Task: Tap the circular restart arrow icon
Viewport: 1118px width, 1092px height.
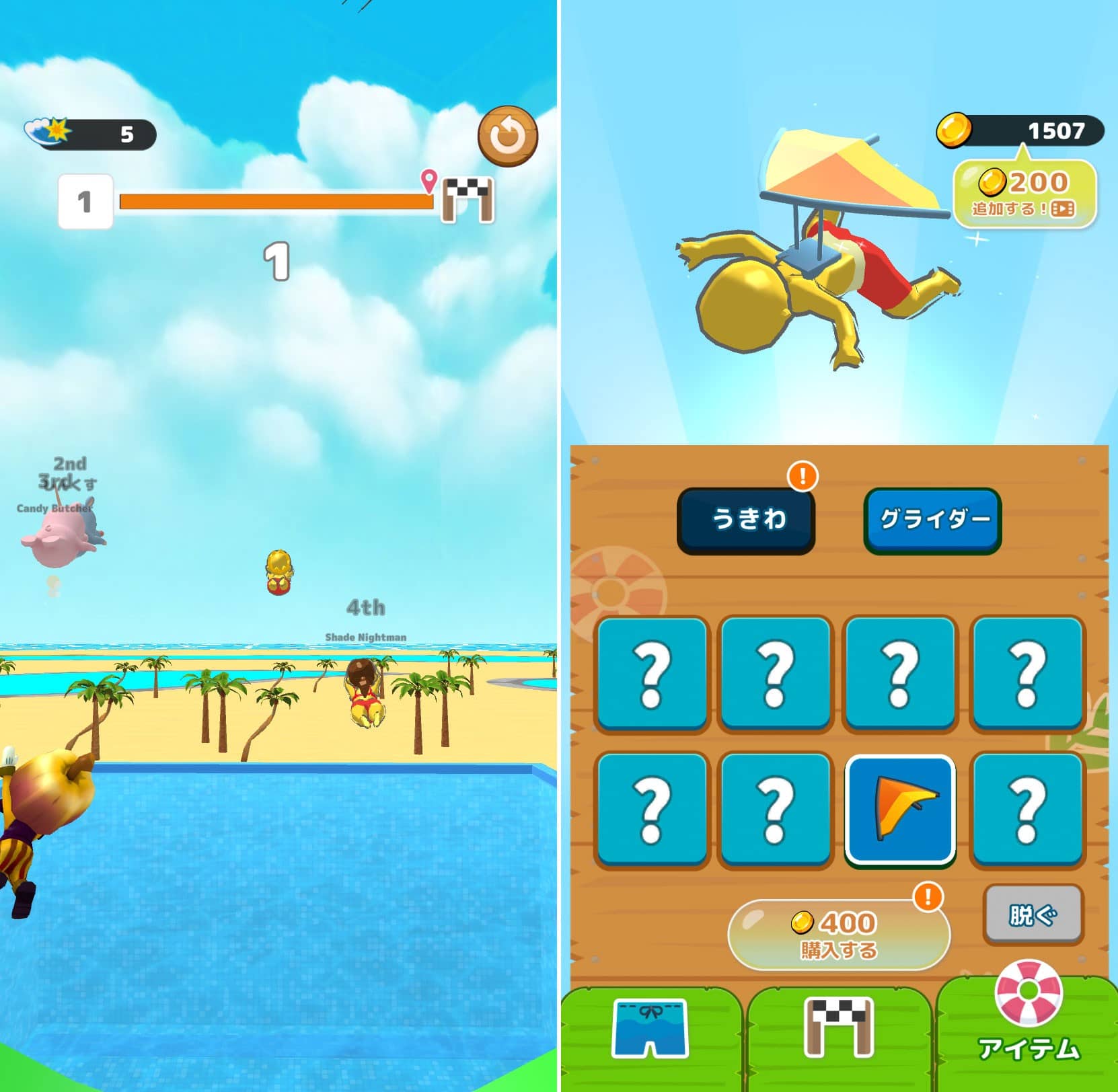Action: (x=509, y=135)
